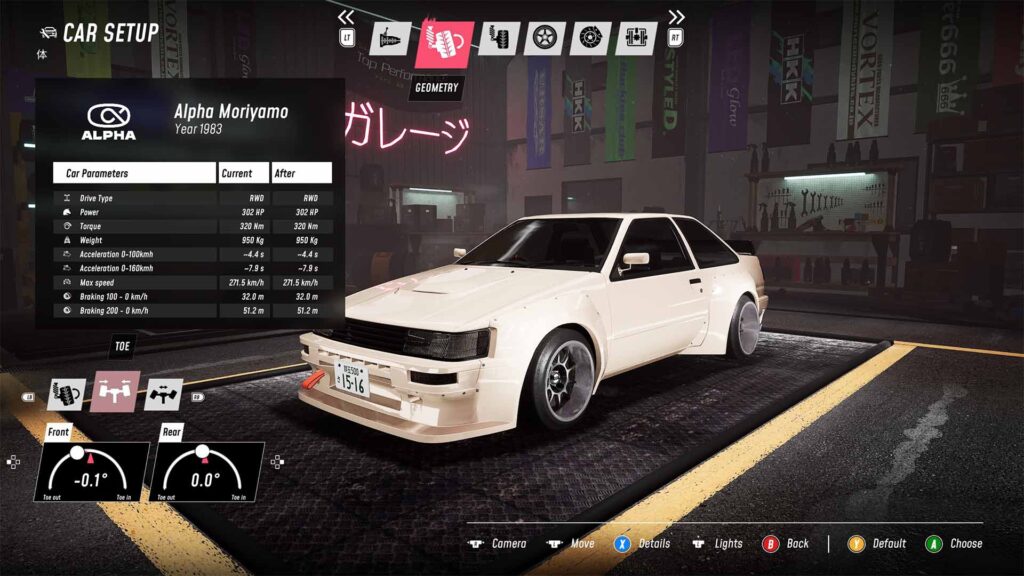This screenshot has height=576, width=1024.
Task: Choose the camber sub-category icon
Action: tap(69, 393)
